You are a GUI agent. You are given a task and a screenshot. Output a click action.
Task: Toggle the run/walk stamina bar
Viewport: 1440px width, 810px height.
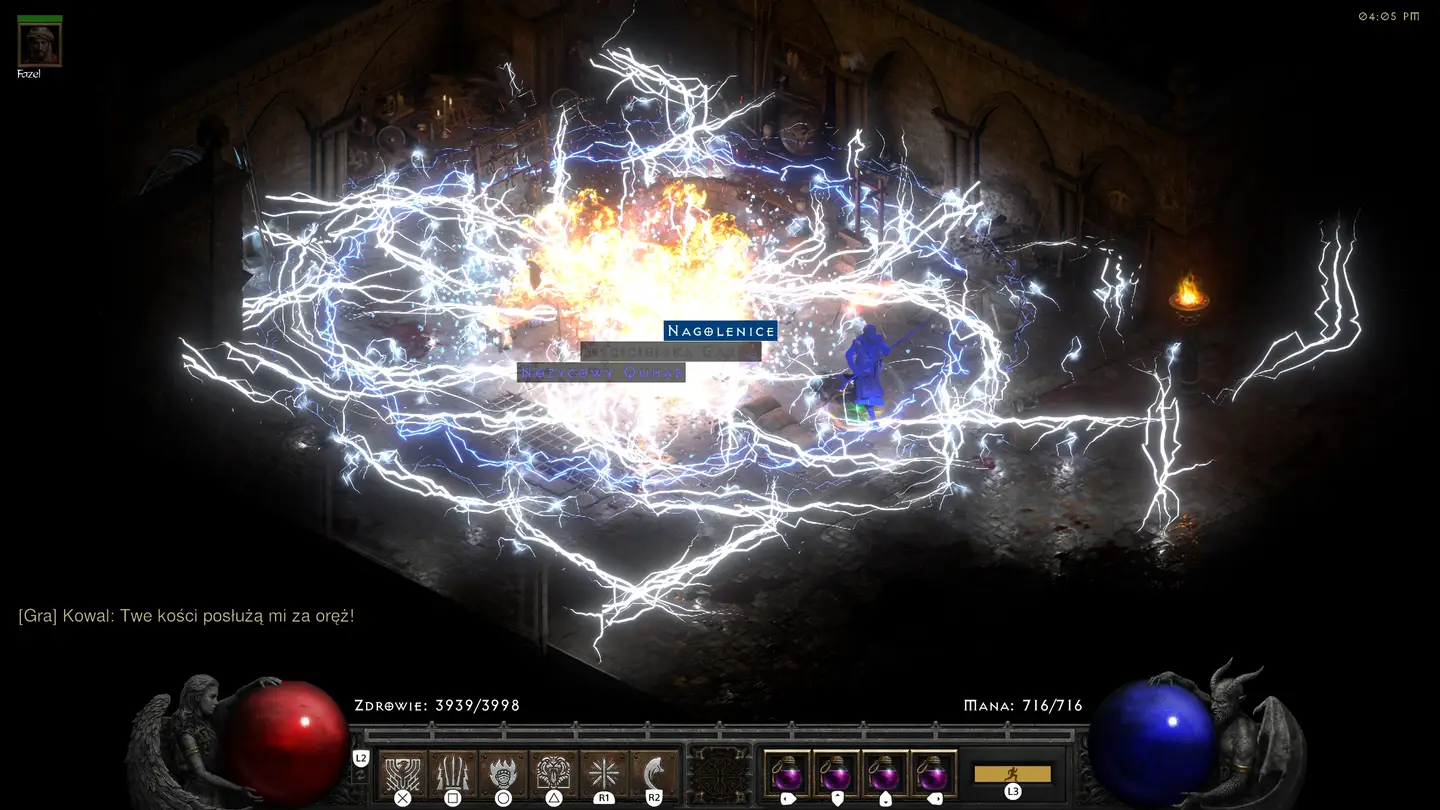pyautogui.click(x=1012, y=774)
